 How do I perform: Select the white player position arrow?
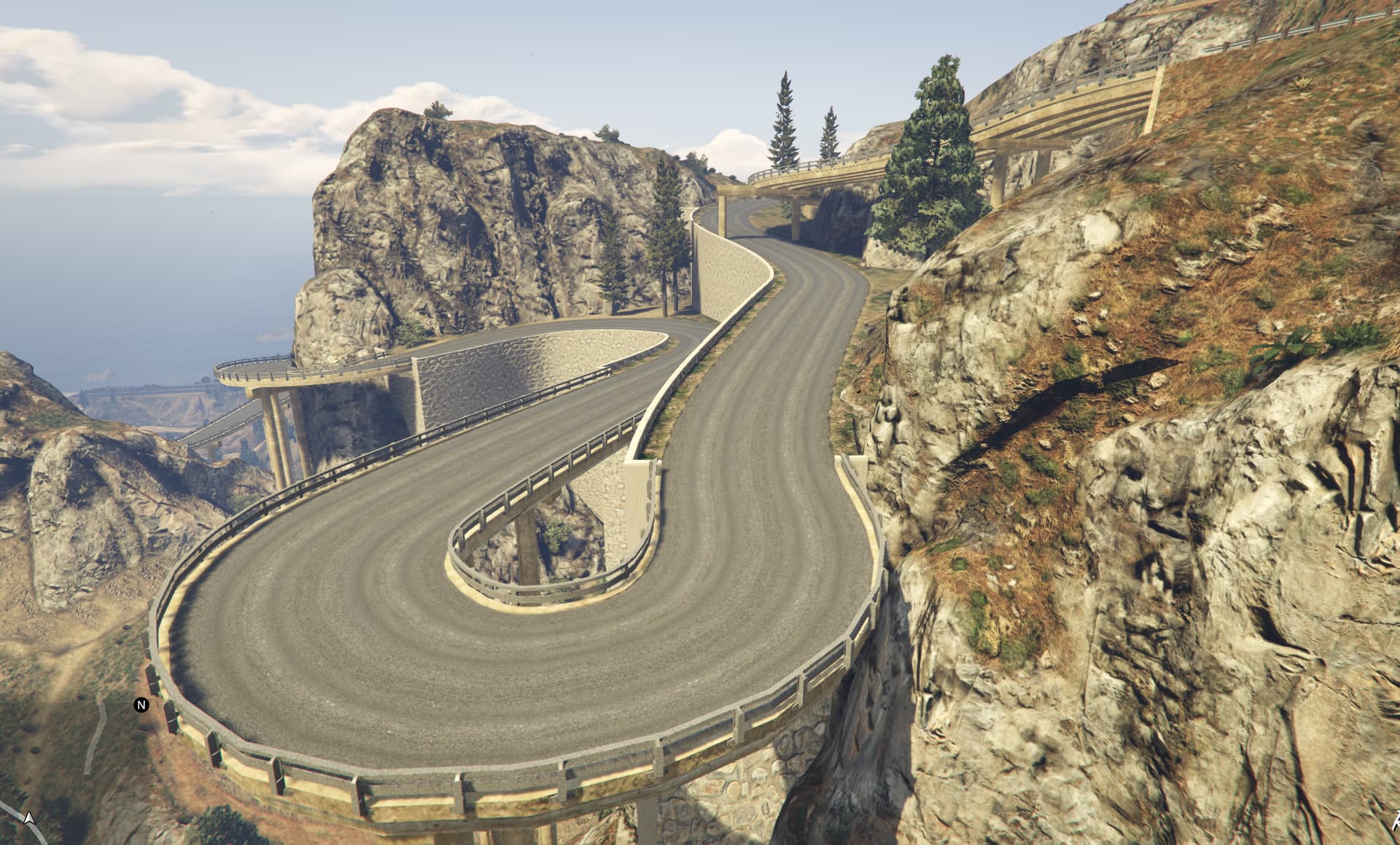click(x=29, y=819)
